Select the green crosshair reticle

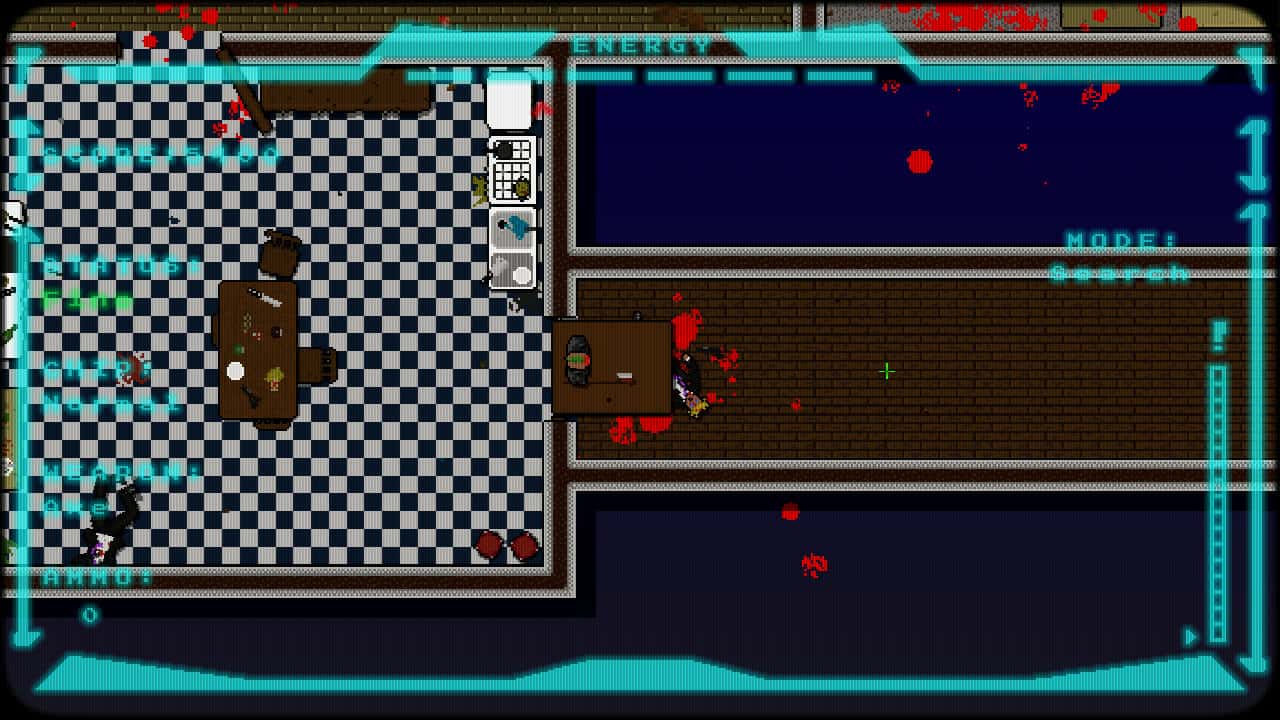[x=886, y=371]
